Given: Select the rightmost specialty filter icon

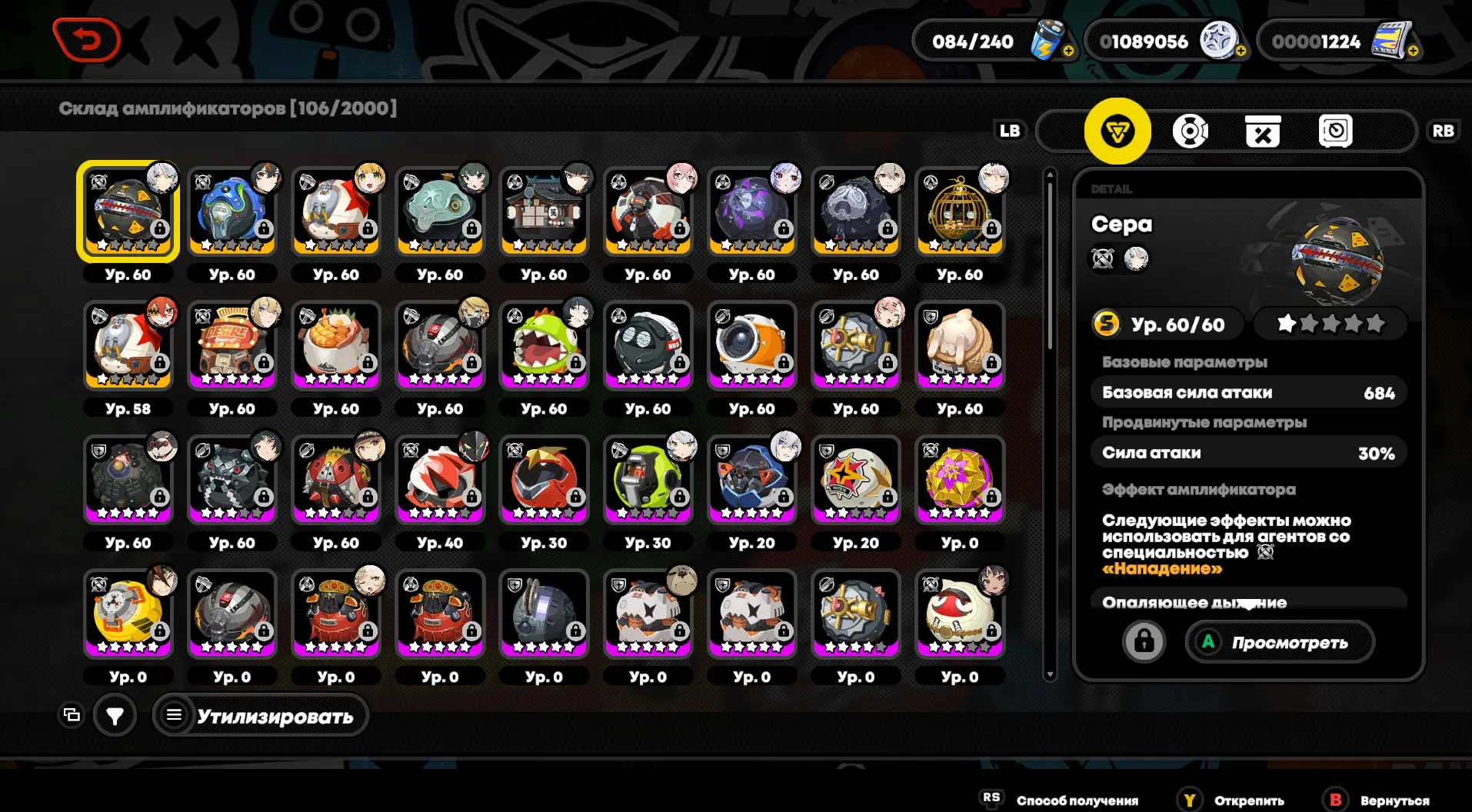Looking at the screenshot, I should click(x=1337, y=131).
